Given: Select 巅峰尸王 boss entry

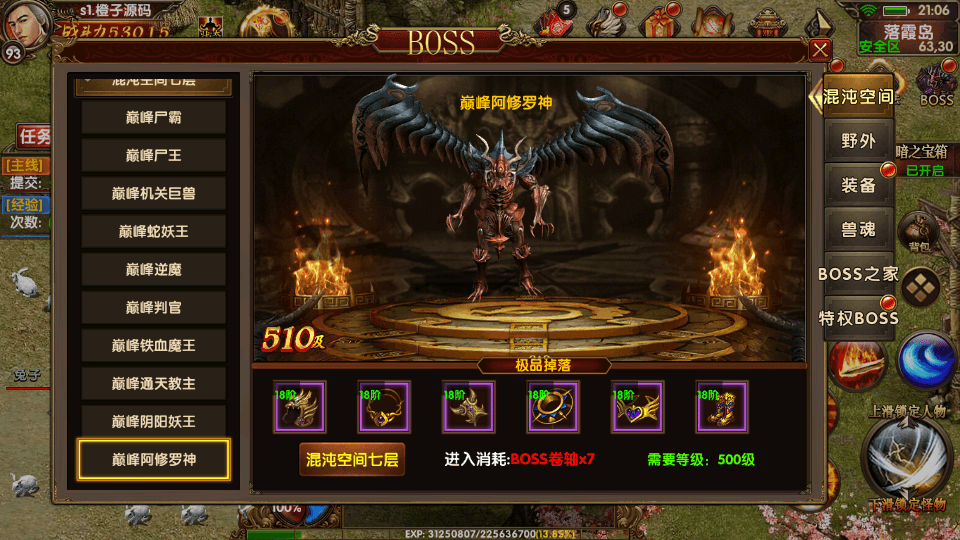Looking at the screenshot, I should [154, 156].
